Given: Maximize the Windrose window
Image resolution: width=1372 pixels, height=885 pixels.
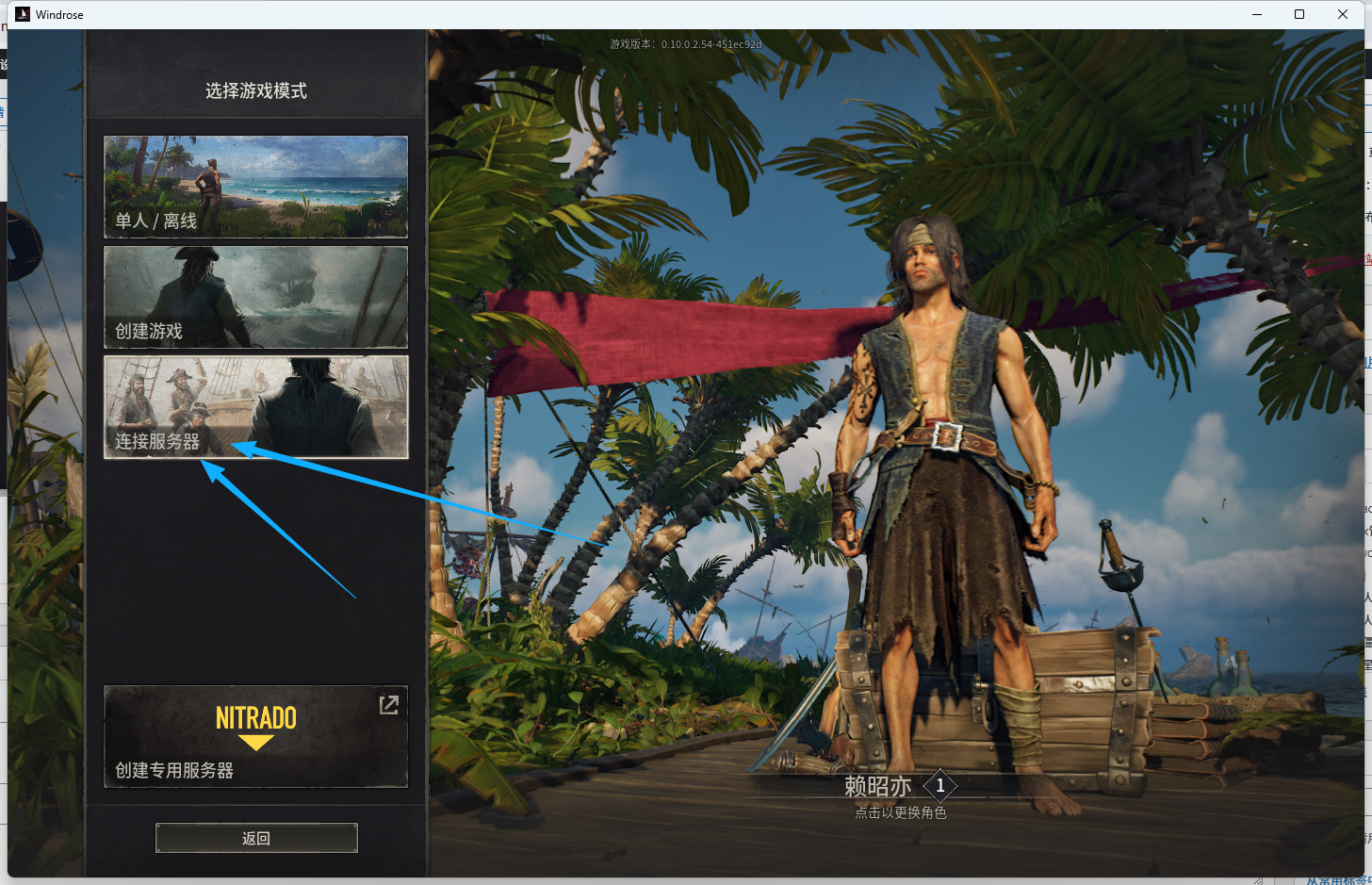Looking at the screenshot, I should pos(1299,14).
